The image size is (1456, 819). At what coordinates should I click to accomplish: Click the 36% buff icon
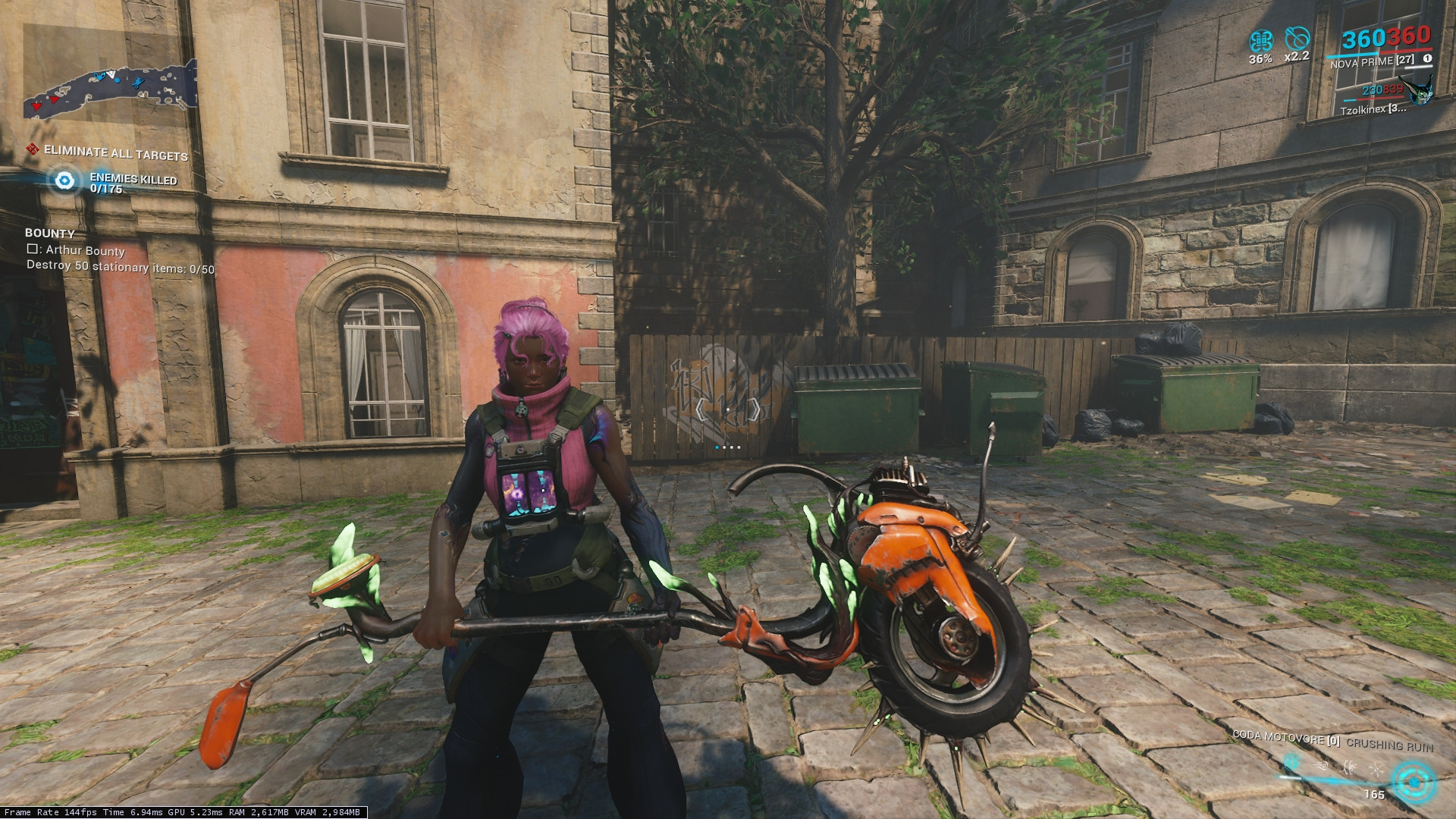(x=1260, y=40)
